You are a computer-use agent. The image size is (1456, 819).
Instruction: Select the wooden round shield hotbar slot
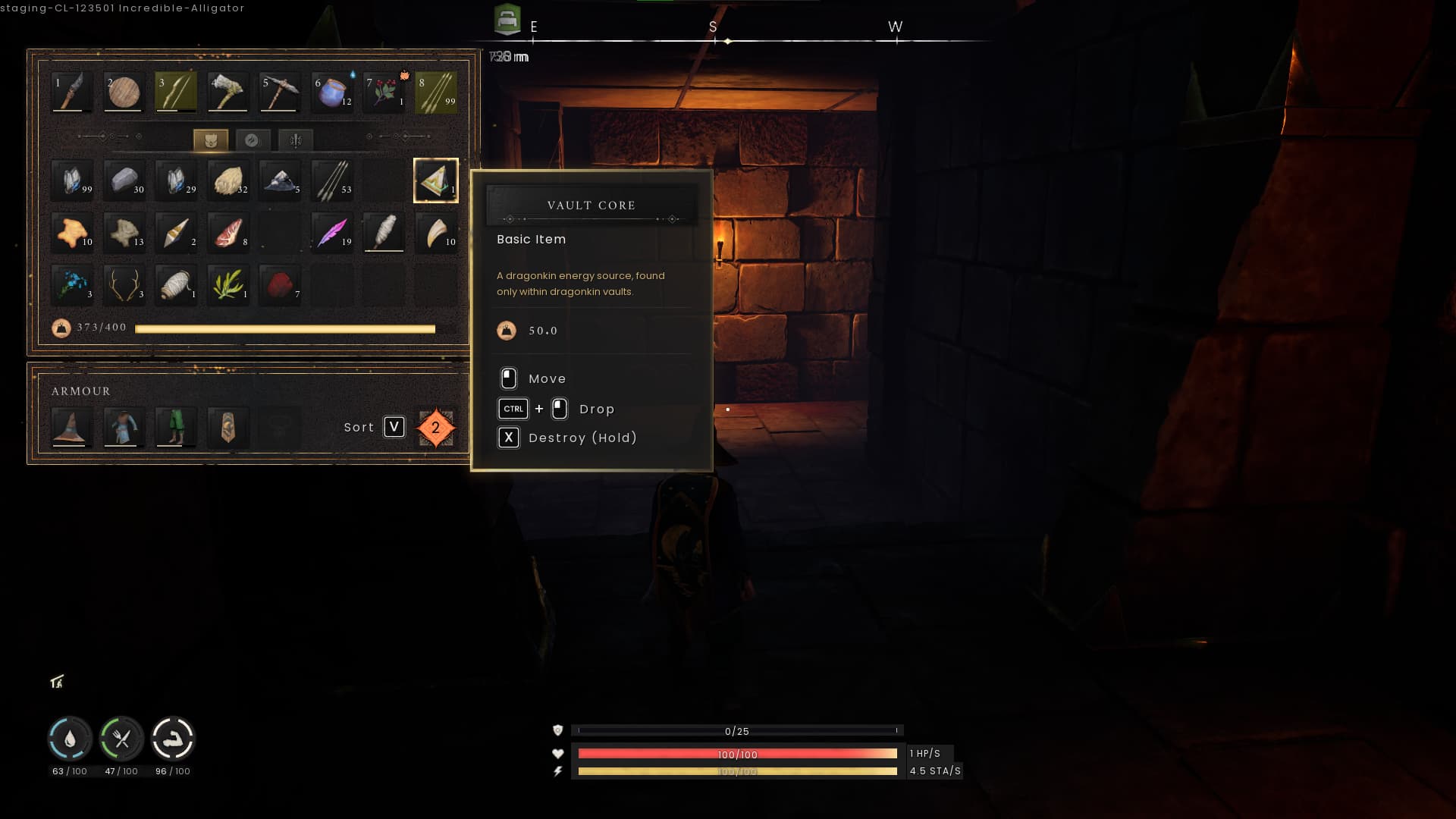pyautogui.click(x=124, y=93)
